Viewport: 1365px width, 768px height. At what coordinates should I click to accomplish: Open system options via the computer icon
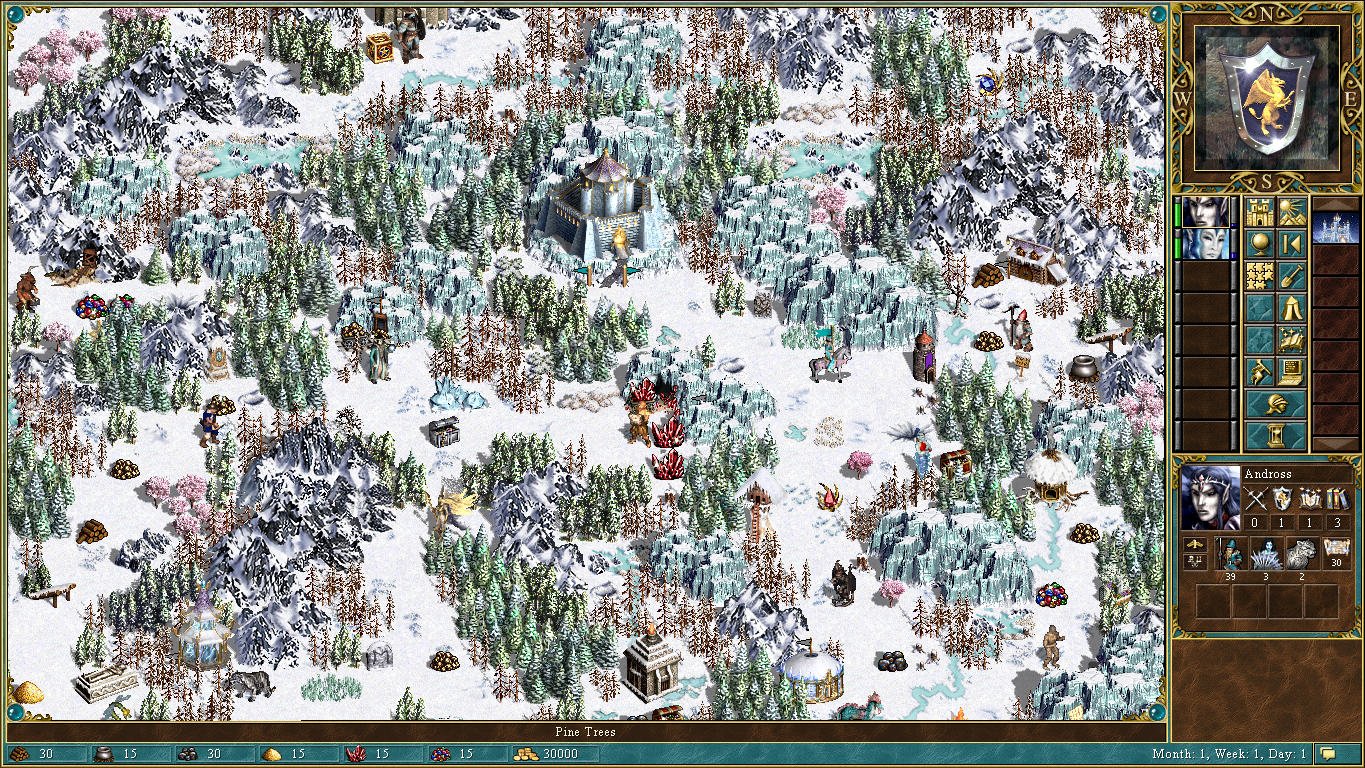click(1291, 369)
